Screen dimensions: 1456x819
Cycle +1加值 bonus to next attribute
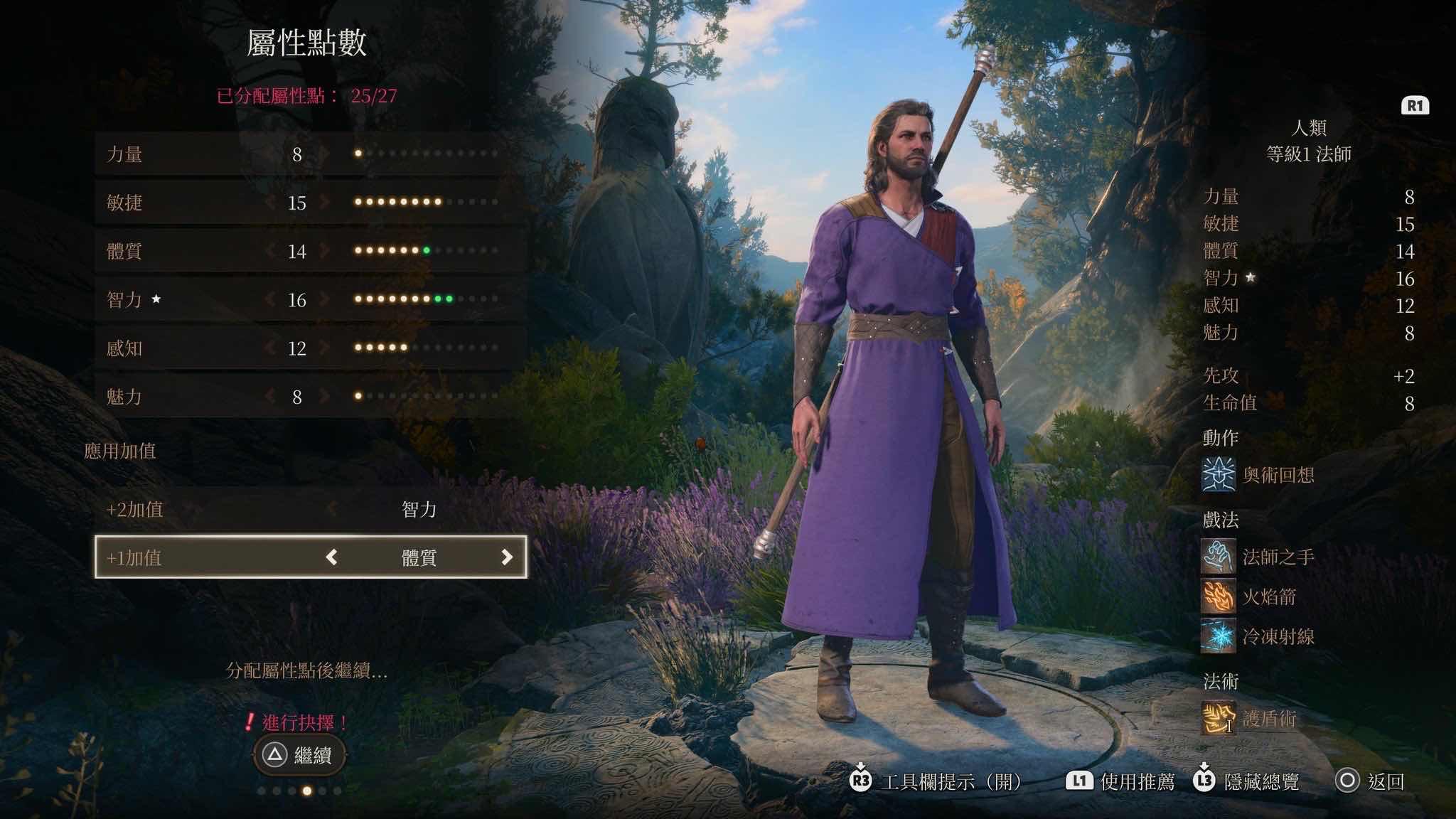pyautogui.click(x=506, y=557)
